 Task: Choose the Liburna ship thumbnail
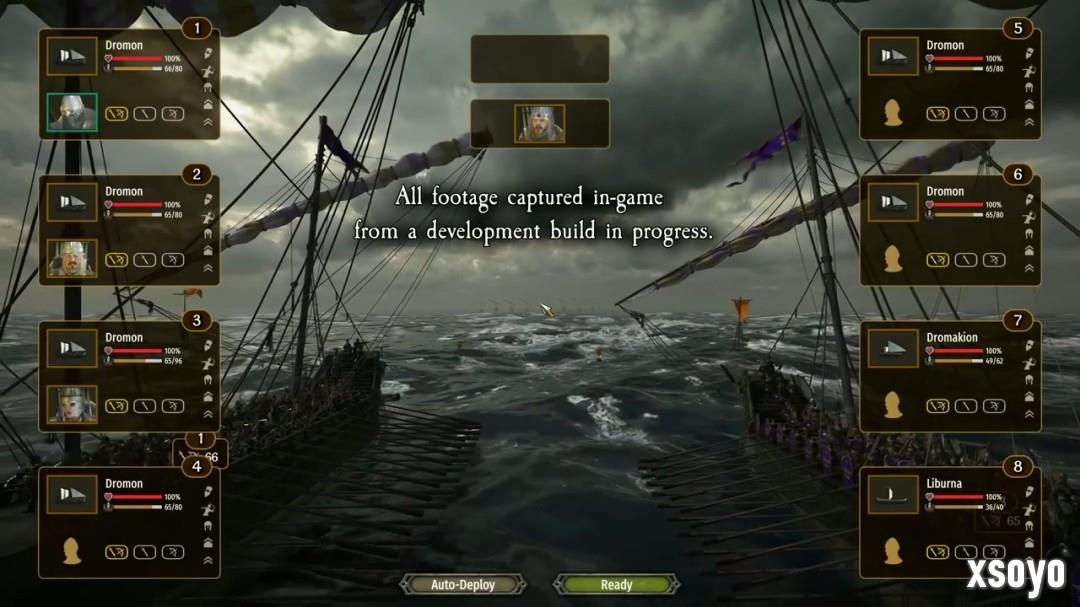893,495
